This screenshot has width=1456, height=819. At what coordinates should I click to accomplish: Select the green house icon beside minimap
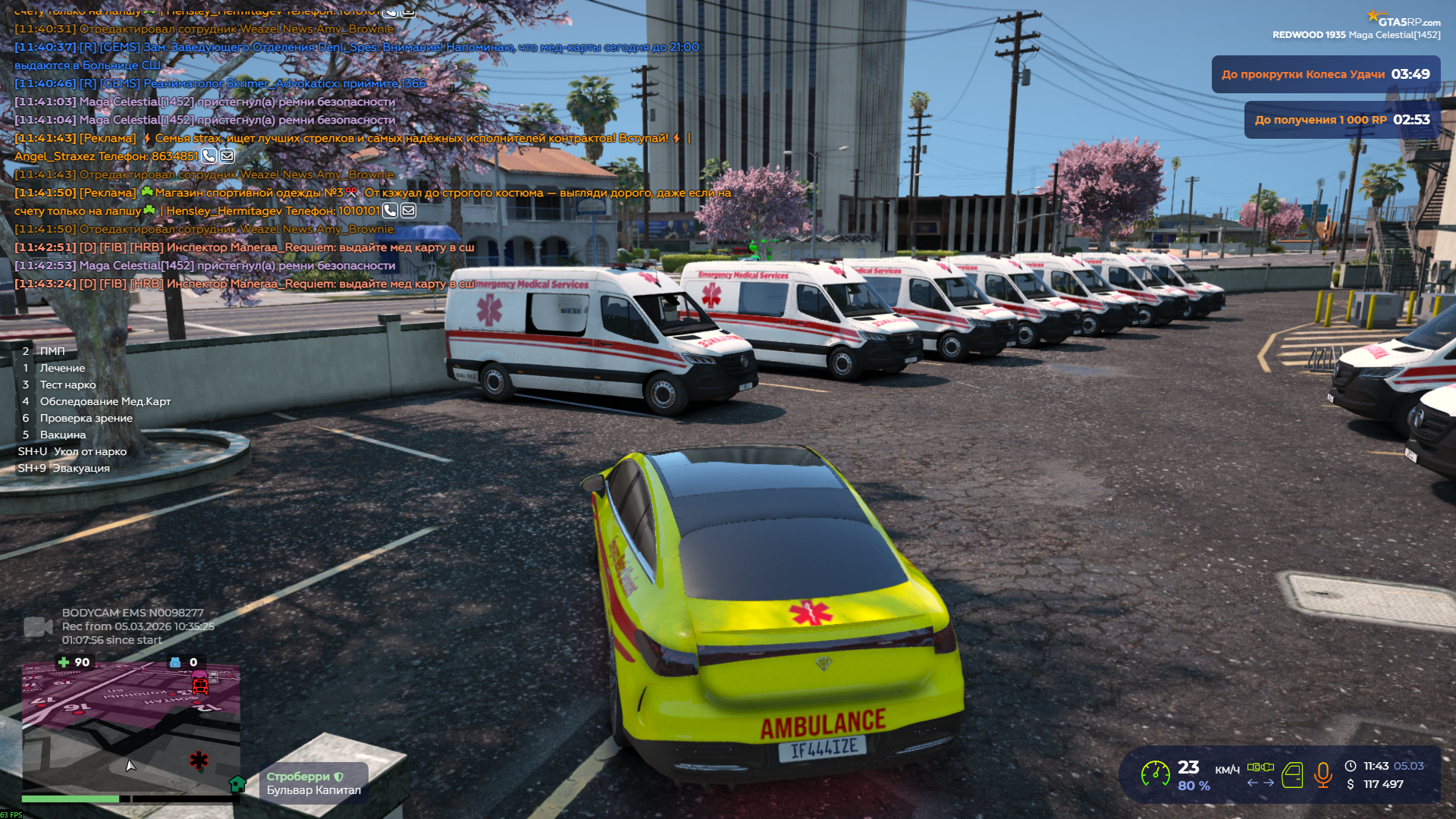tap(237, 783)
